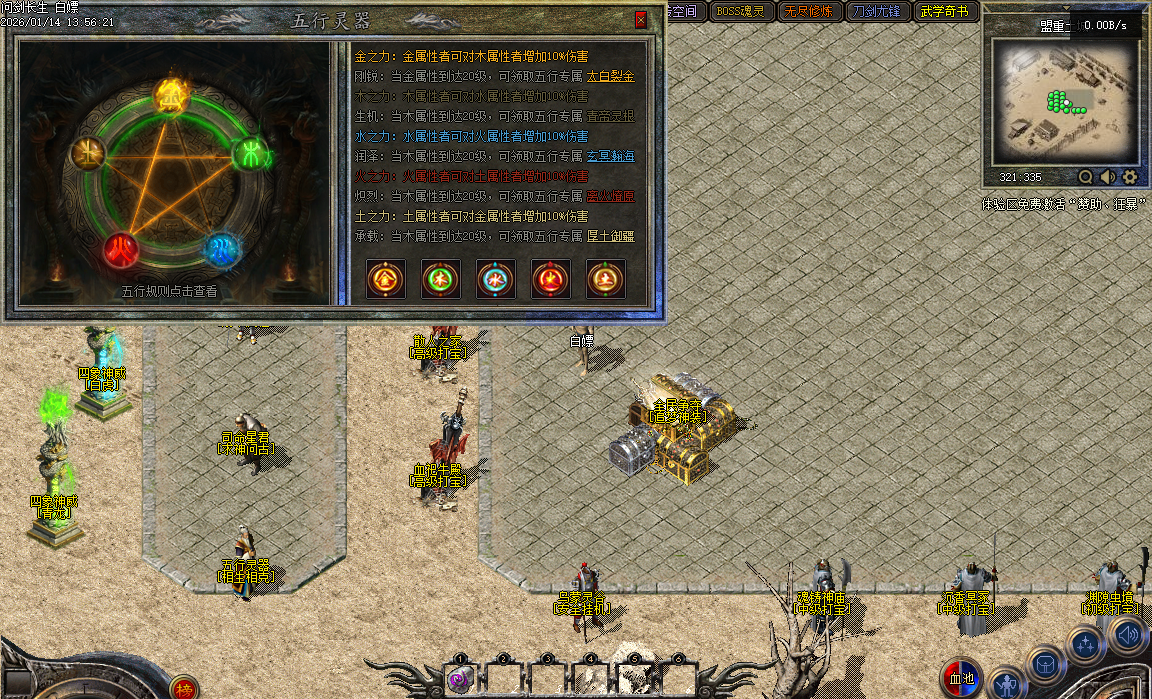Select the blue 水 element button

tap(496, 279)
